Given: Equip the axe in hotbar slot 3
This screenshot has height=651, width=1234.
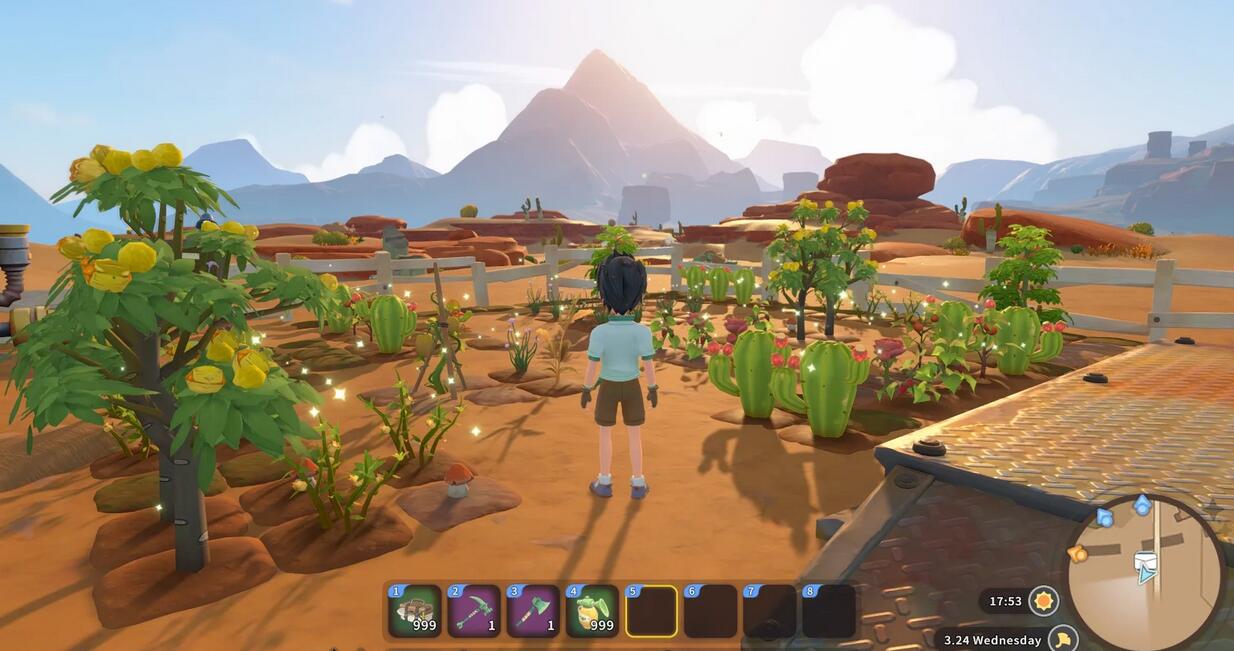Looking at the screenshot, I should (533, 611).
